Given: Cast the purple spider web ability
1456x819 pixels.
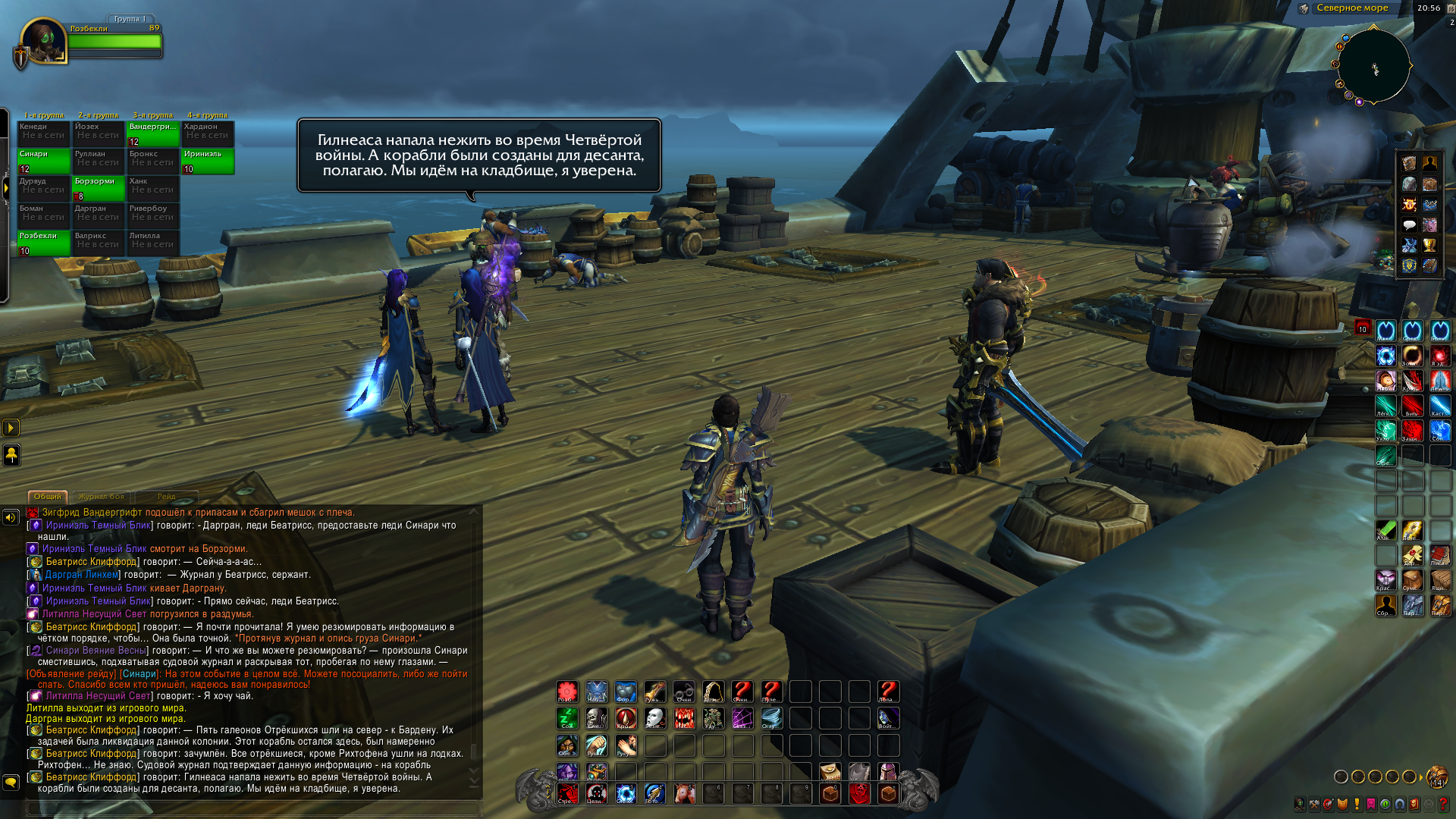Looking at the screenshot, I should [x=742, y=718].
